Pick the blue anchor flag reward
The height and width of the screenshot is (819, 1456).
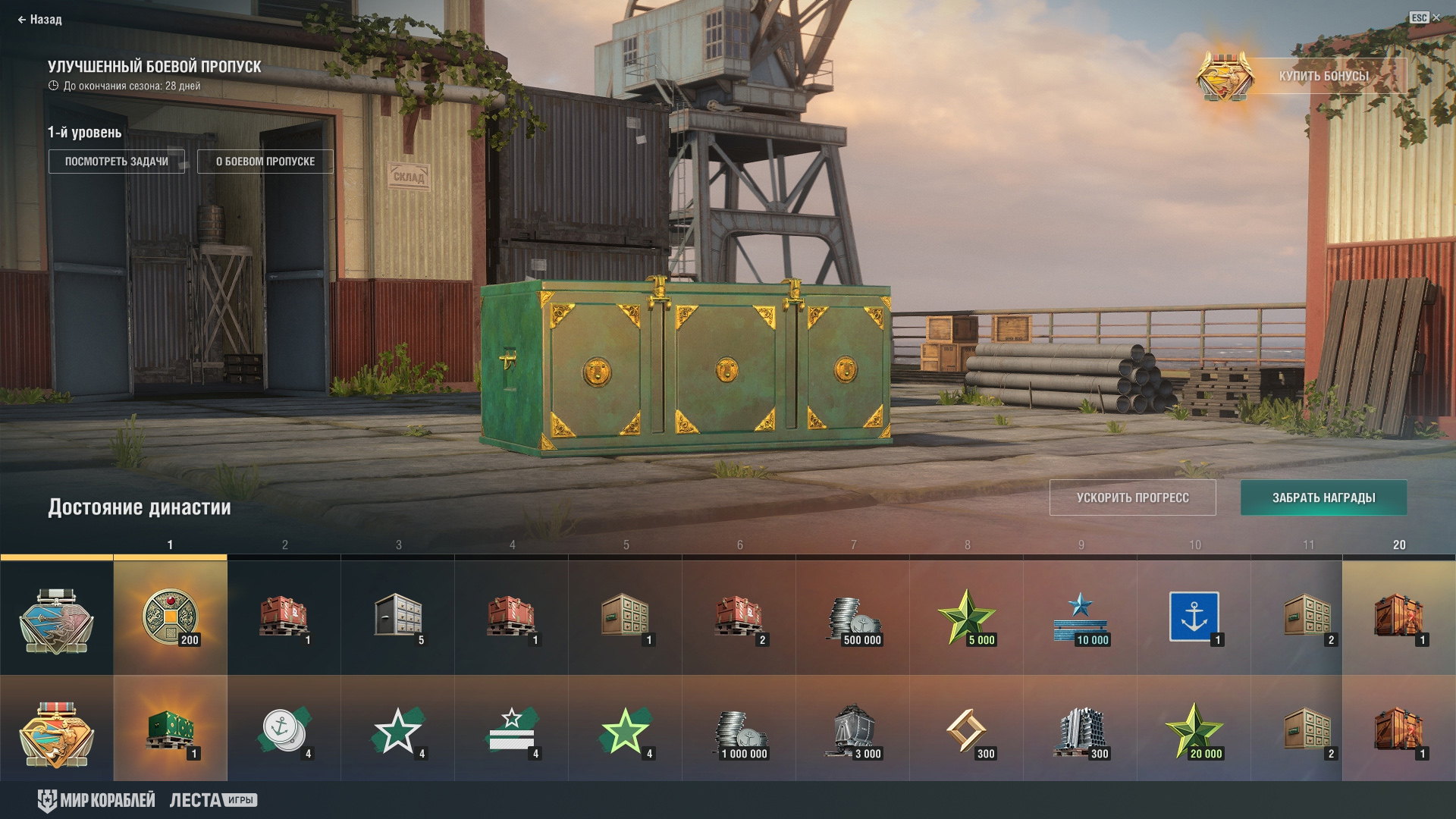pyautogui.click(x=1194, y=617)
